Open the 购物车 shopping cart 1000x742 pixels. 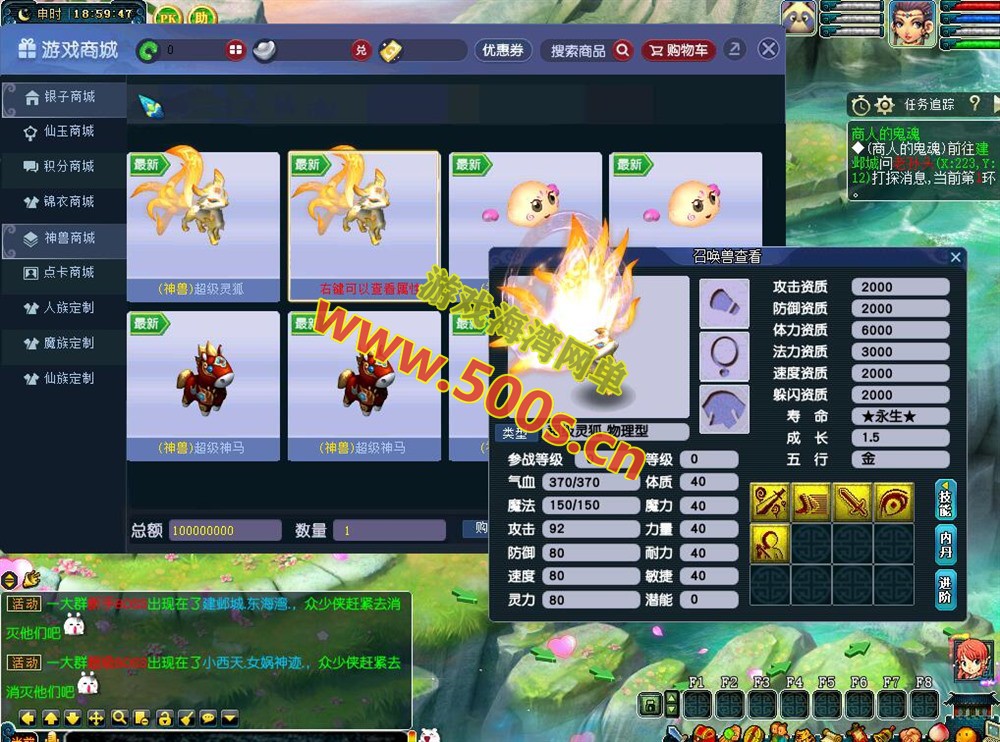(678, 50)
